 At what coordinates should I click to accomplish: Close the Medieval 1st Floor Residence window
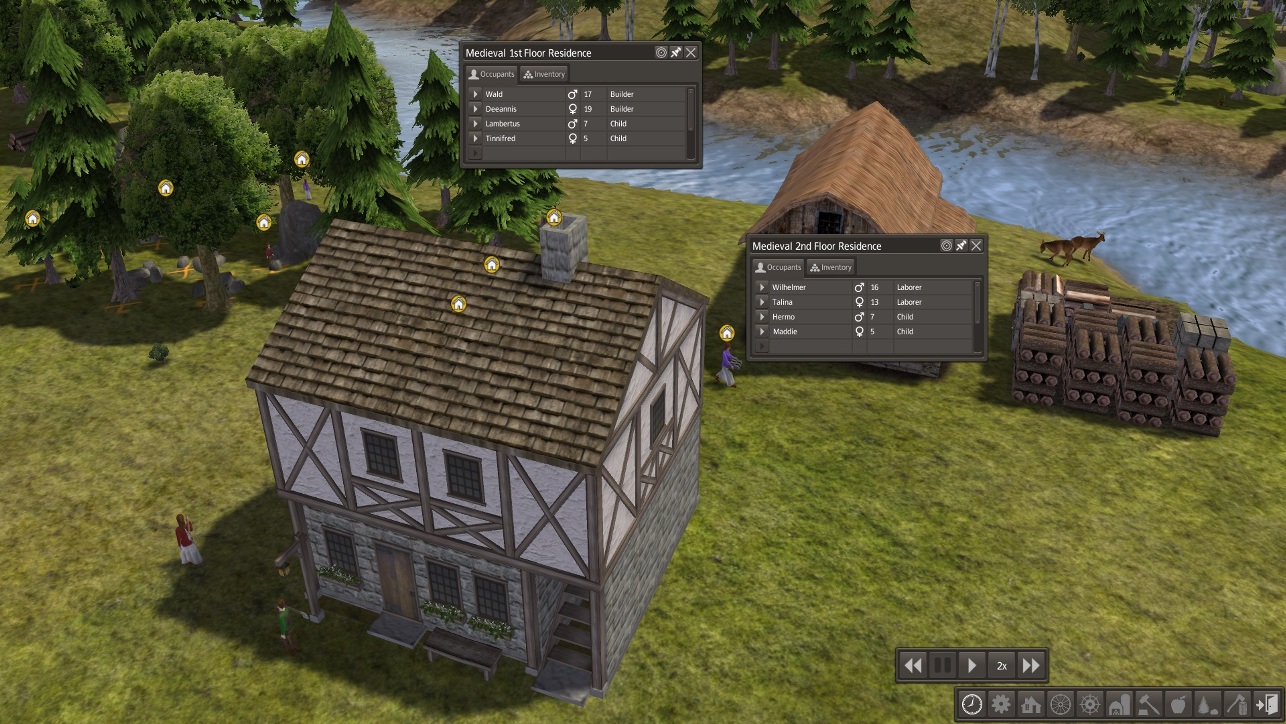click(x=691, y=52)
